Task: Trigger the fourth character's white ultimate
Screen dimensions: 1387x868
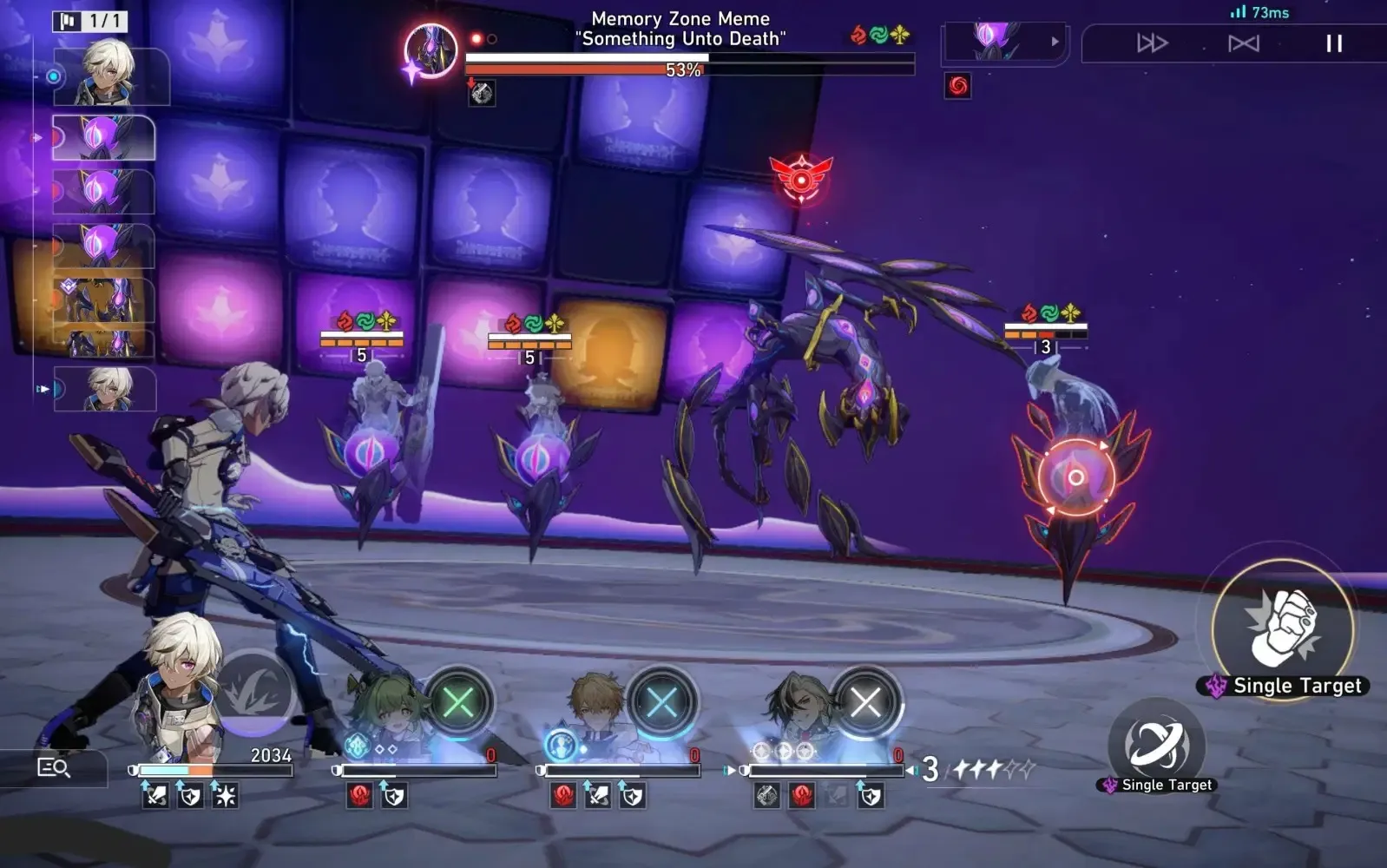Action: (x=864, y=702)
